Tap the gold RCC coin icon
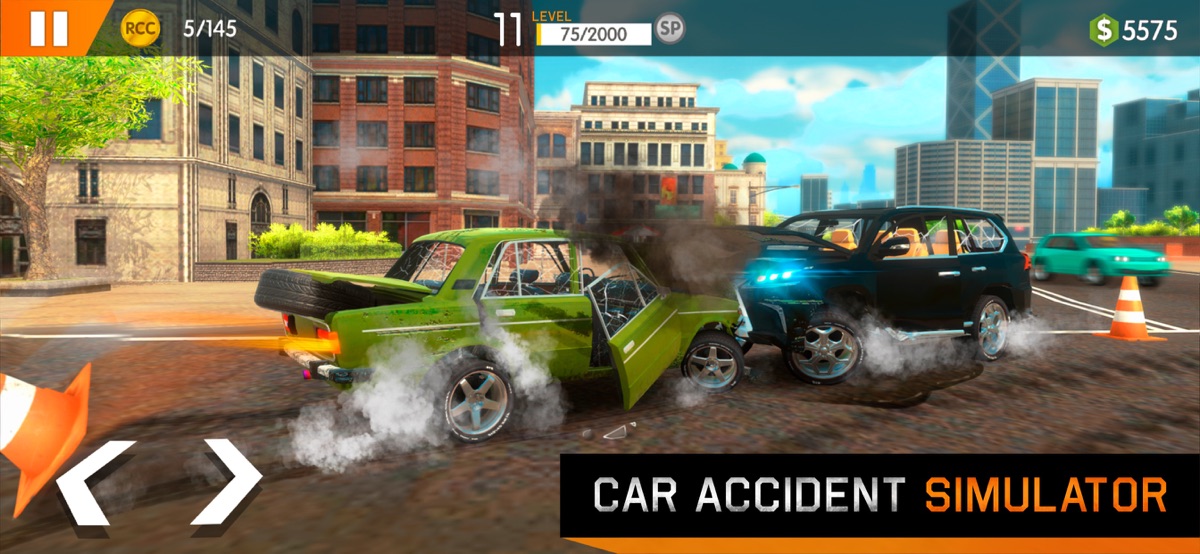This screenshot has width=1200, height=554. click(x=141, y=29)
